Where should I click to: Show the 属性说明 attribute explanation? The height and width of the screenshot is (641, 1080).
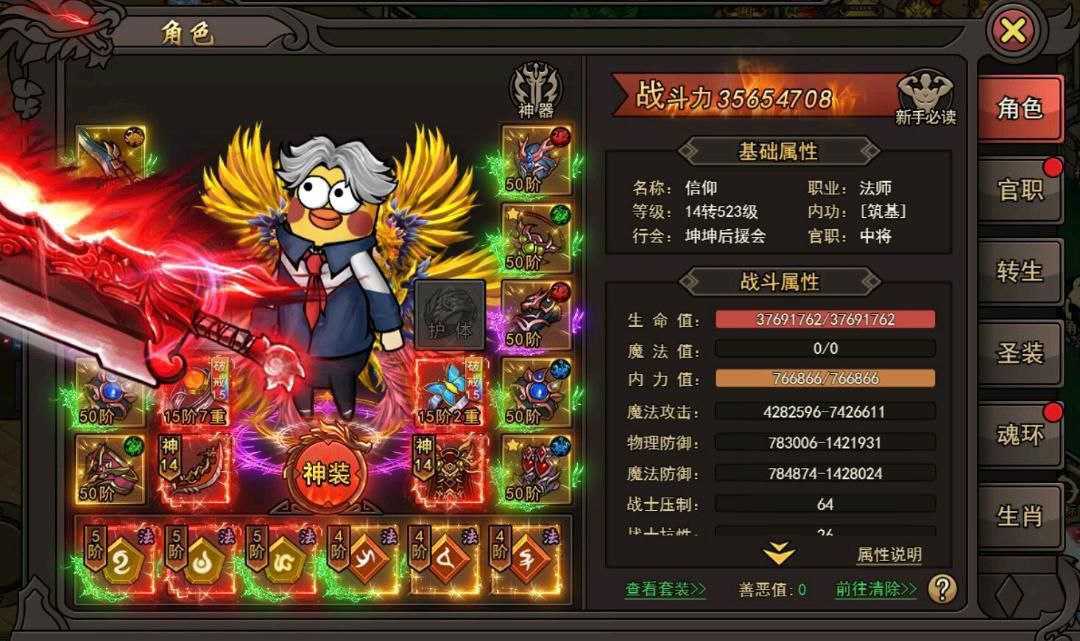tap(889, 555)
